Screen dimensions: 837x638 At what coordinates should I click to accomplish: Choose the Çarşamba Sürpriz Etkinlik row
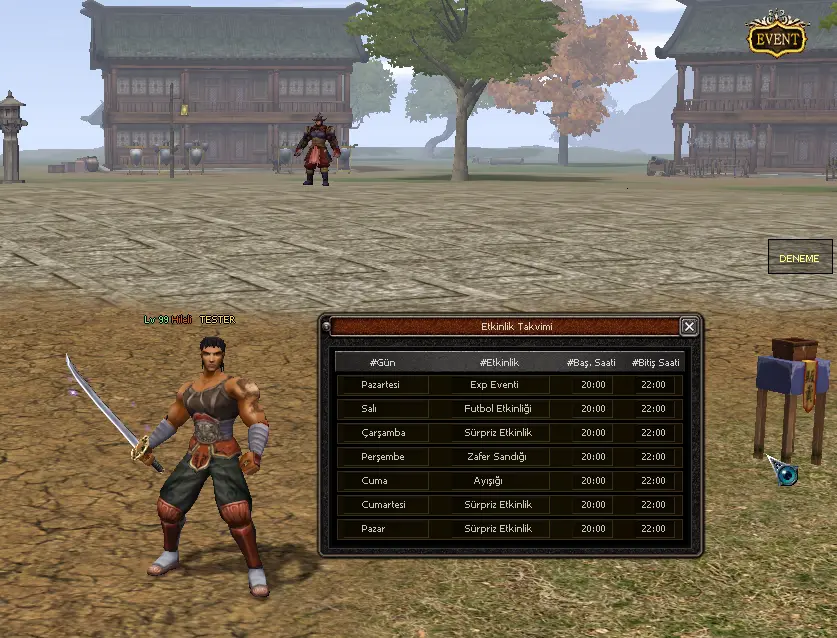pyautogui.click(x=509, y=433)
